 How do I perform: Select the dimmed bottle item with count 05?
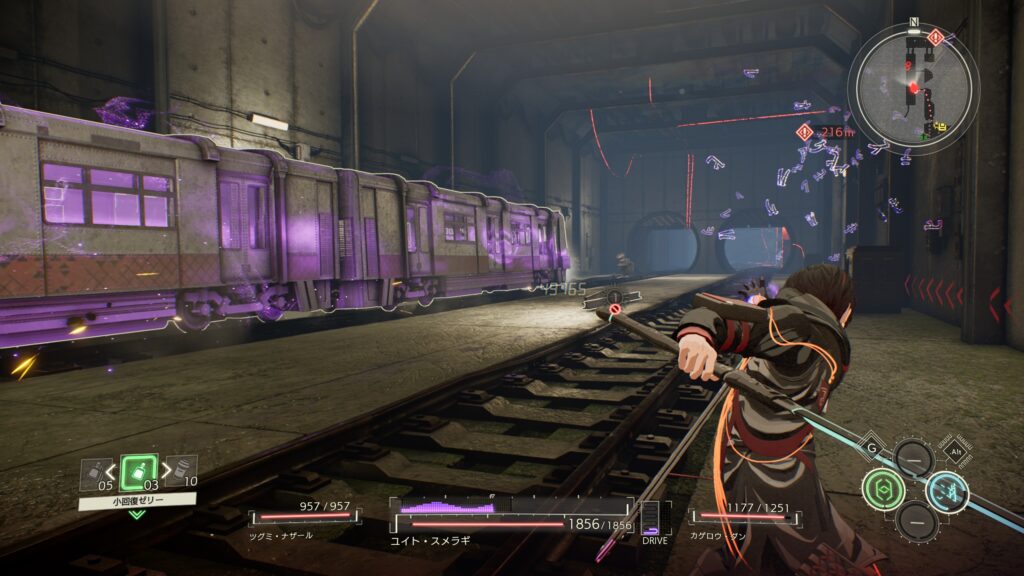pos(93,471)
